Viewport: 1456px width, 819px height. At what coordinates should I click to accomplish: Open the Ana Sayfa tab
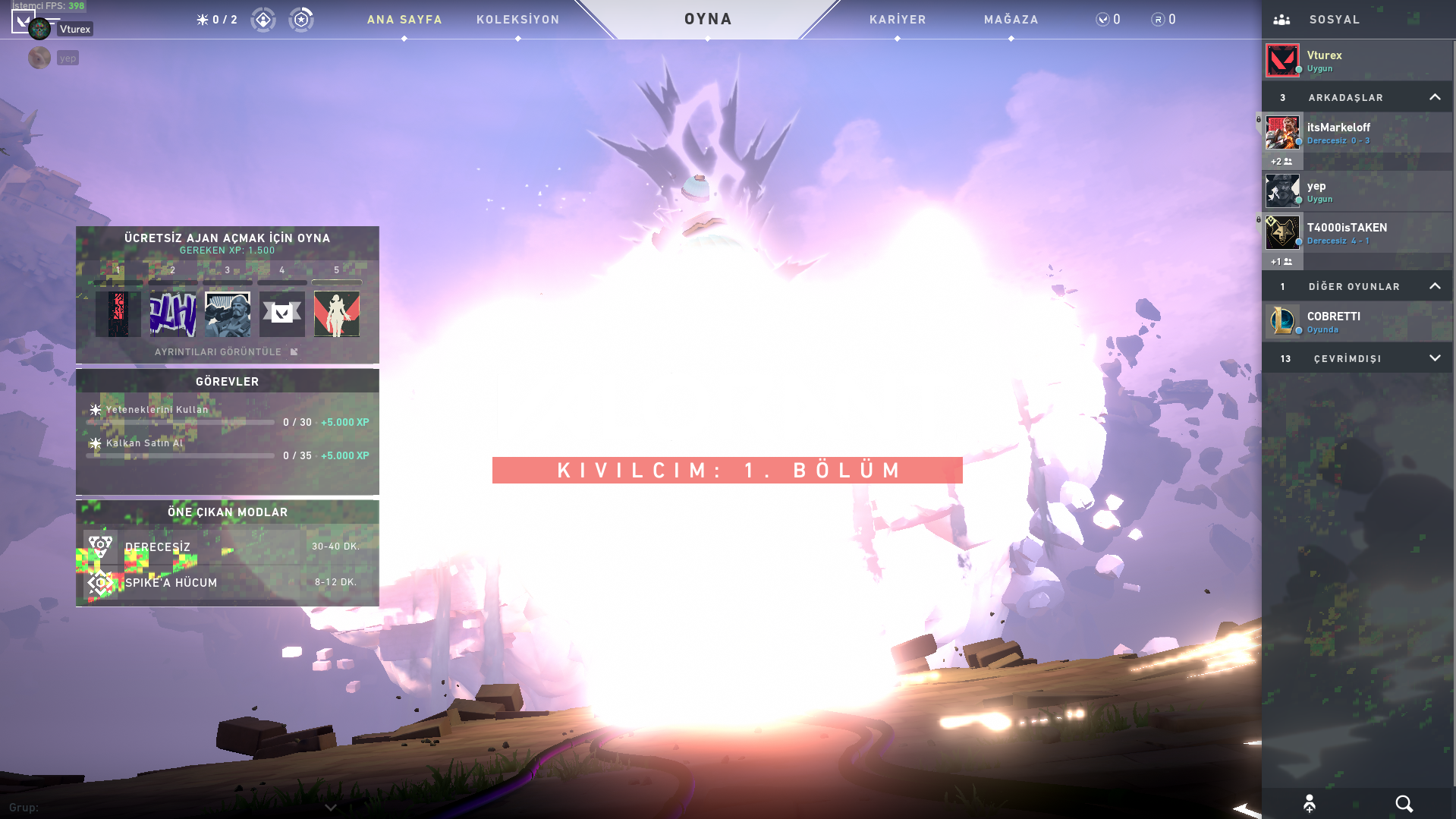[x=404, y=20]
